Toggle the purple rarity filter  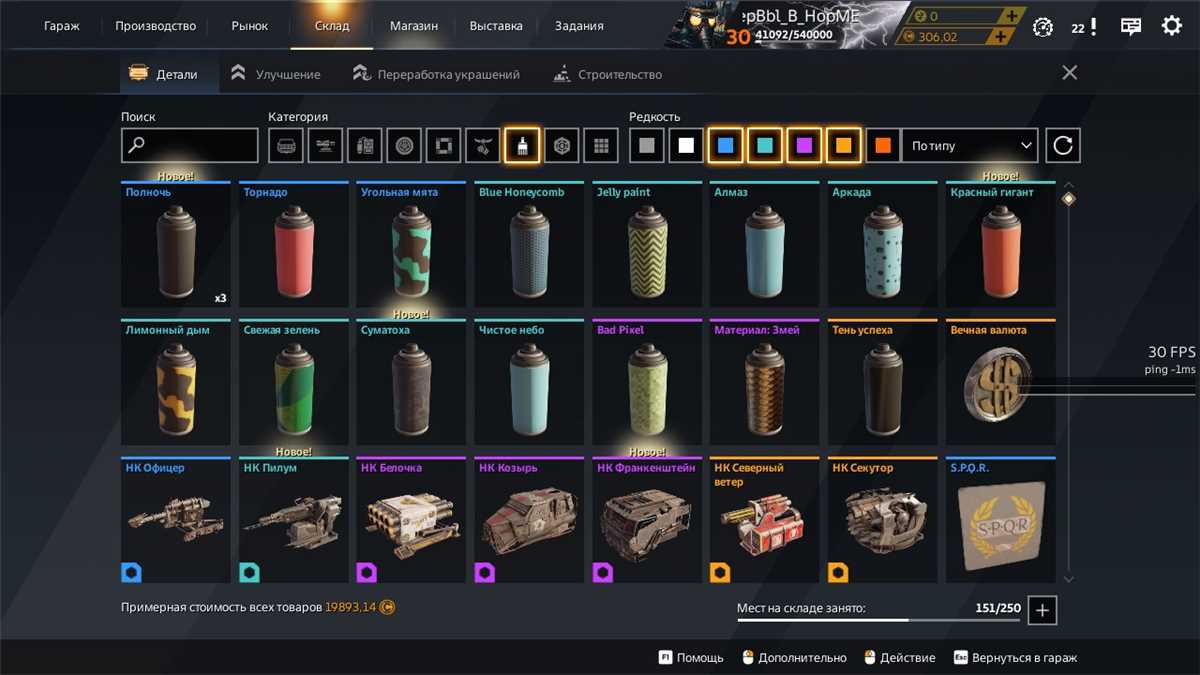(x=804, y=146)
